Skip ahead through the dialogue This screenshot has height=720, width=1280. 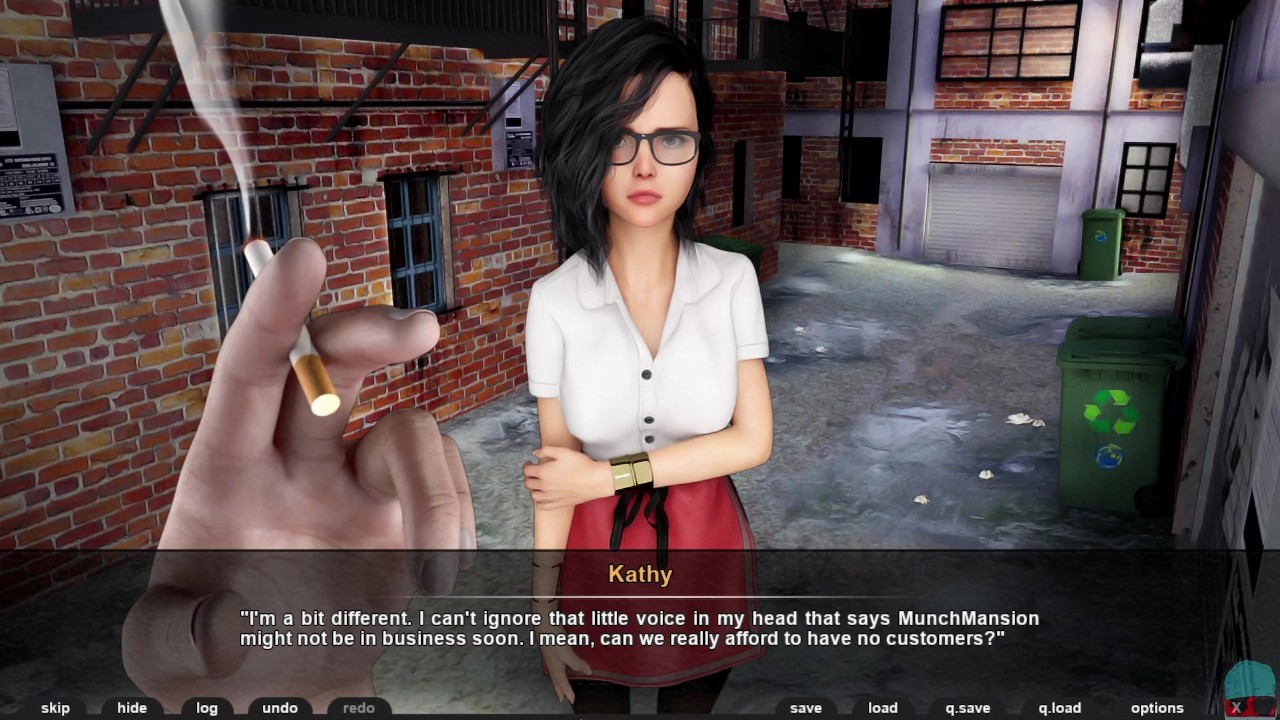[55, 708]
